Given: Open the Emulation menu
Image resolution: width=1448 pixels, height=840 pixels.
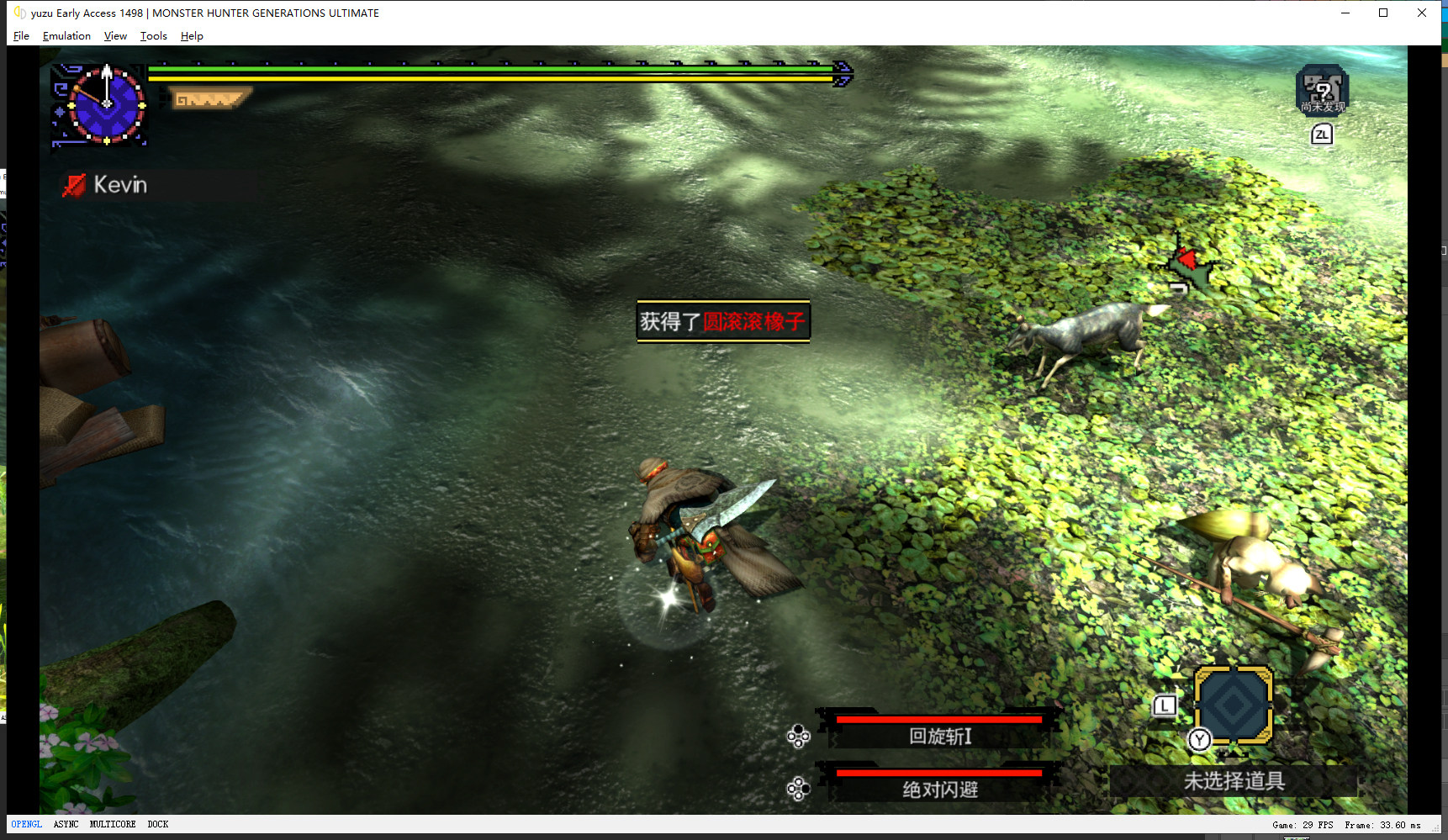Looking at the screenshot, I should click(x=66, y=36).
